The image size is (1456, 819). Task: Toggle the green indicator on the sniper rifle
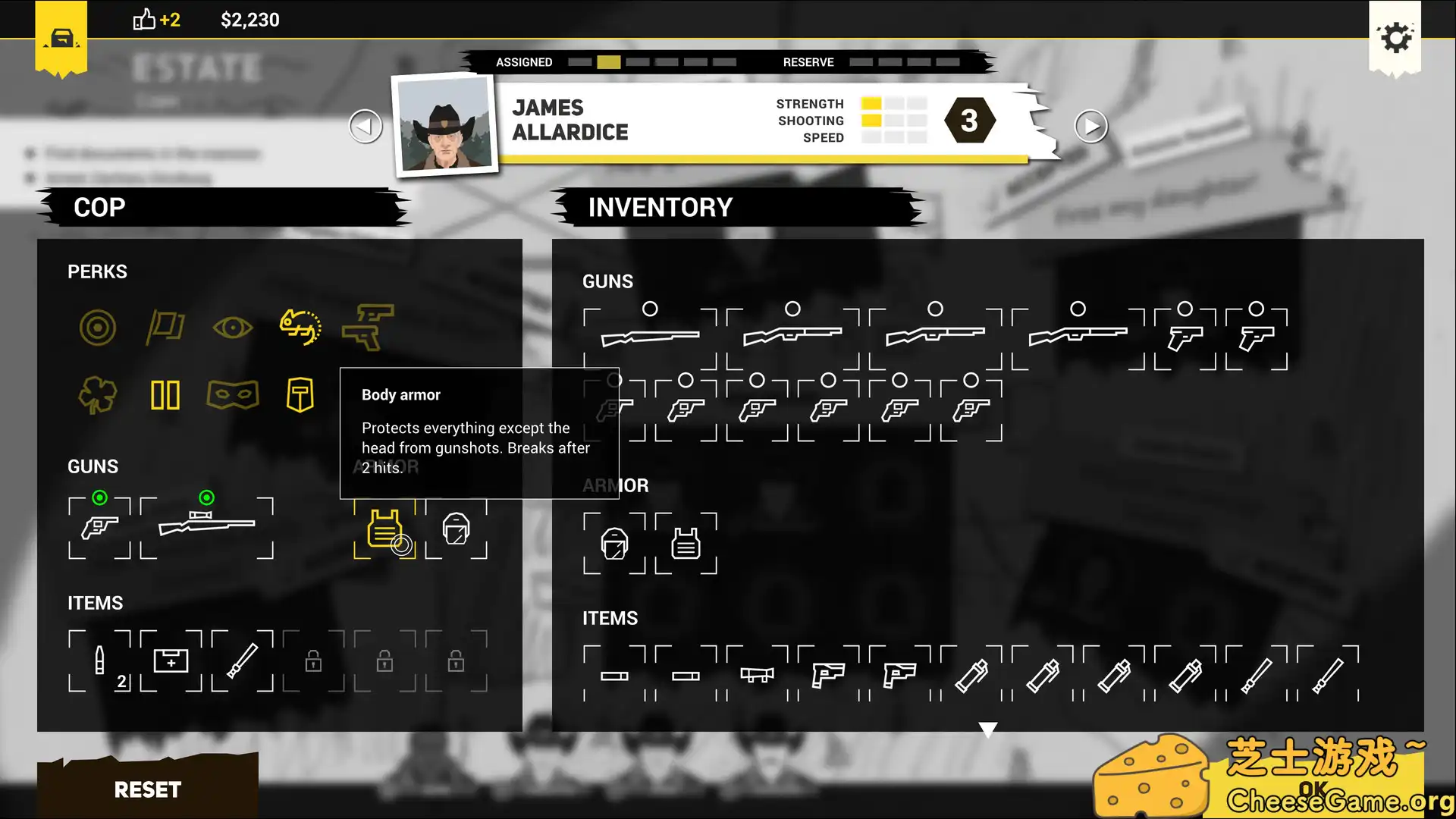[x=207, y=497]
